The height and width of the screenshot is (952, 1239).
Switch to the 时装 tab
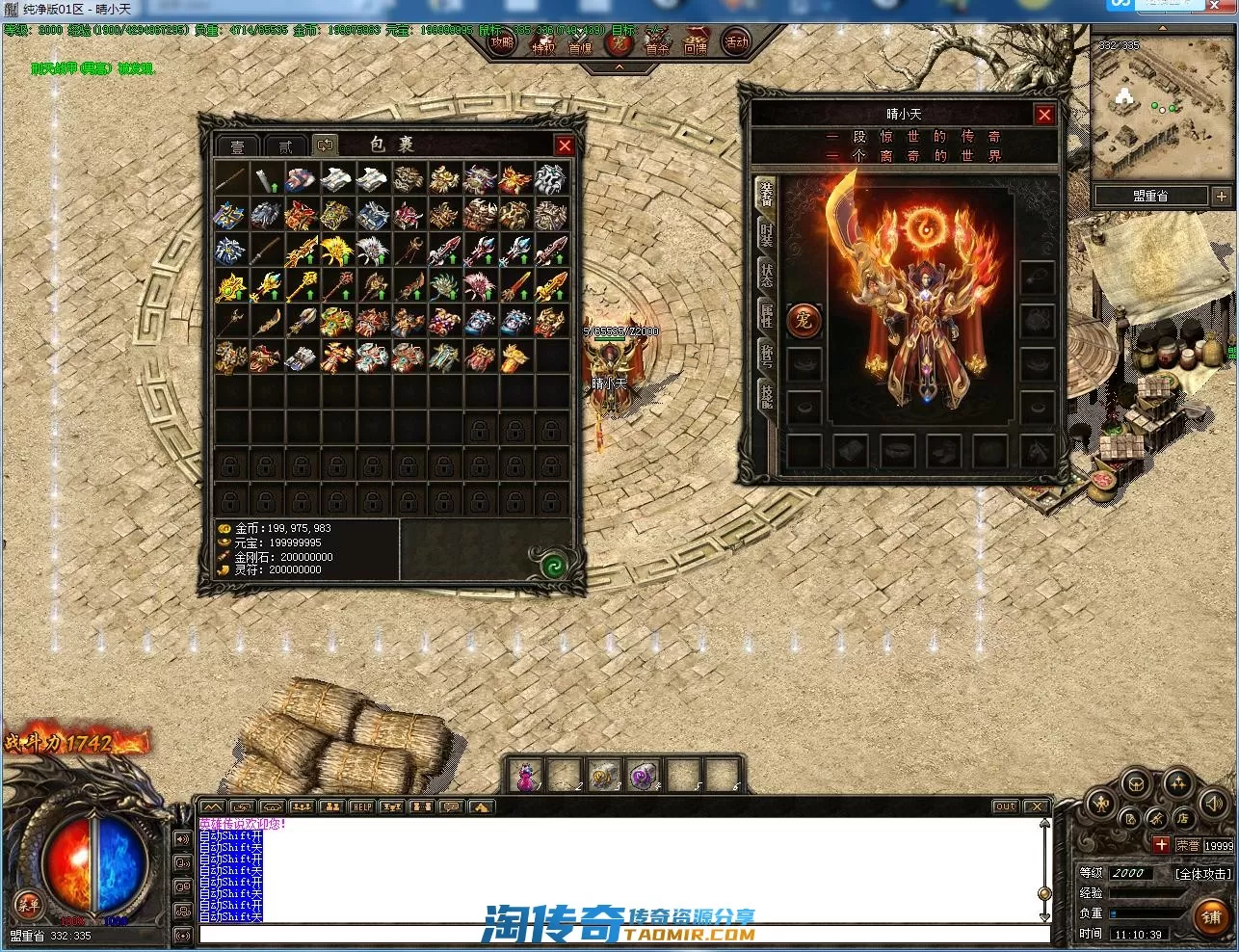click(766, 234)
